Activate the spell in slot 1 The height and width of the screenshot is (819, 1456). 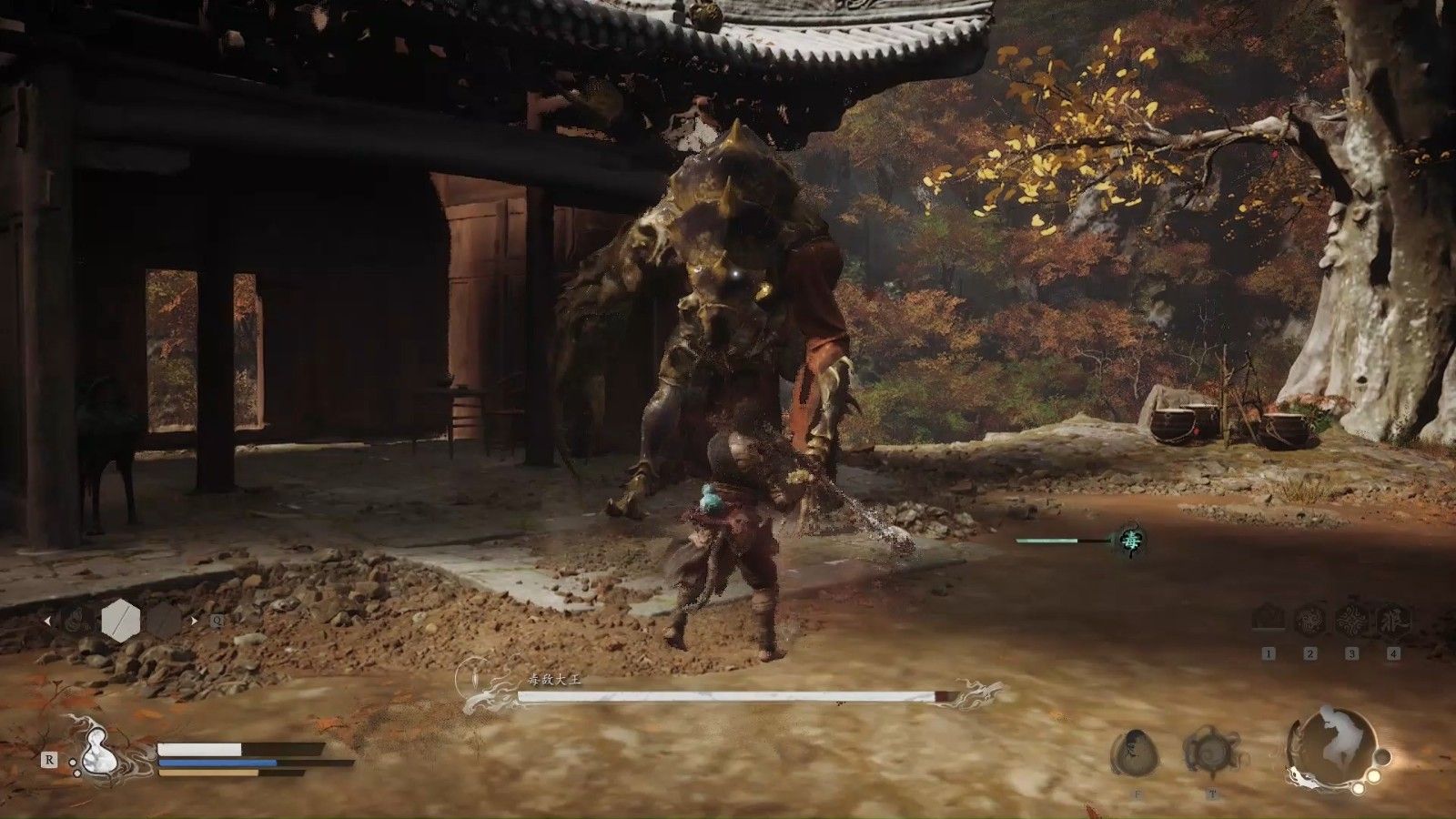coord(1269,620)
